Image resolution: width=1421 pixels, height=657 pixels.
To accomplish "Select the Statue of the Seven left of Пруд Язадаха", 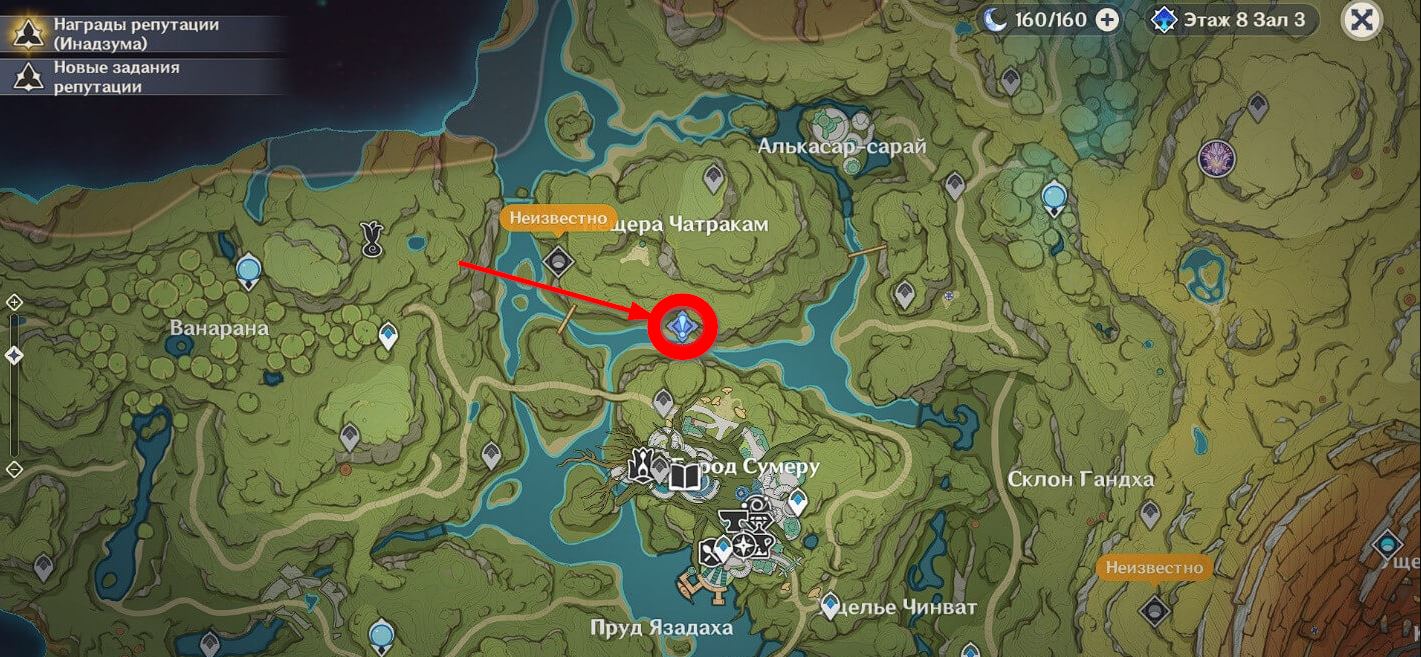I will (380, 634).
